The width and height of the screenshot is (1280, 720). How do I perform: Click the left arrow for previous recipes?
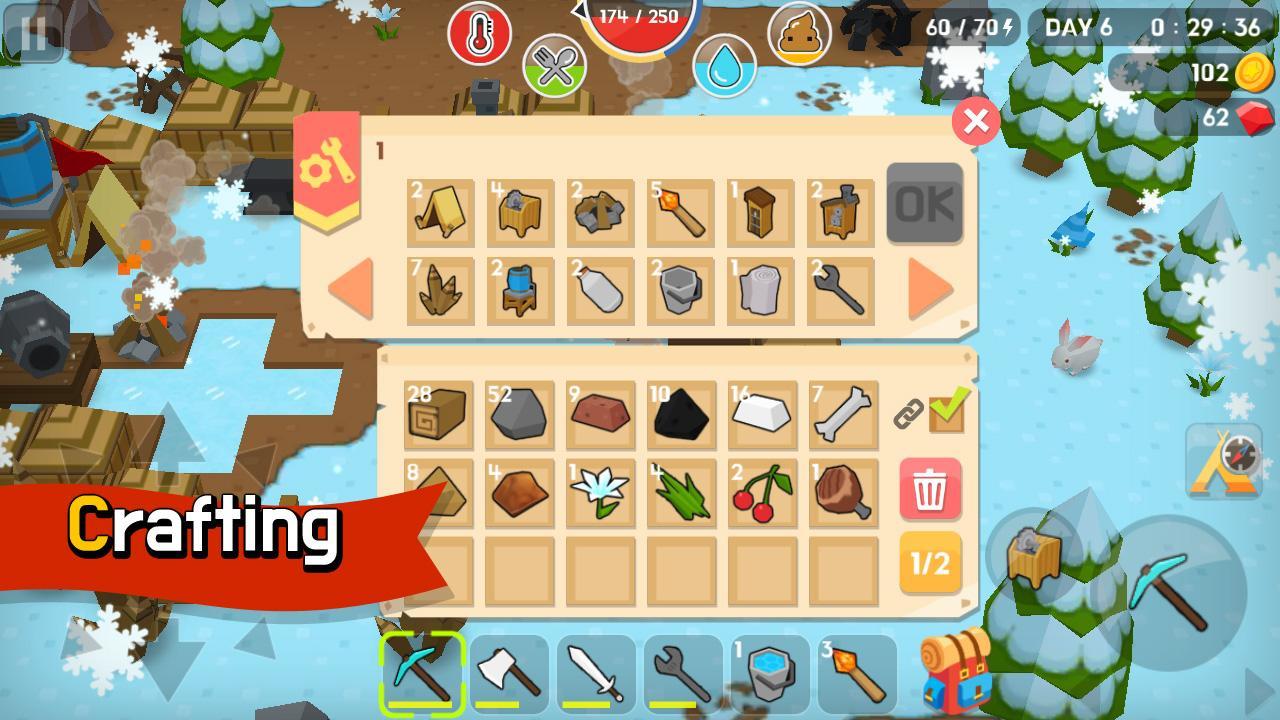(349, 287)
